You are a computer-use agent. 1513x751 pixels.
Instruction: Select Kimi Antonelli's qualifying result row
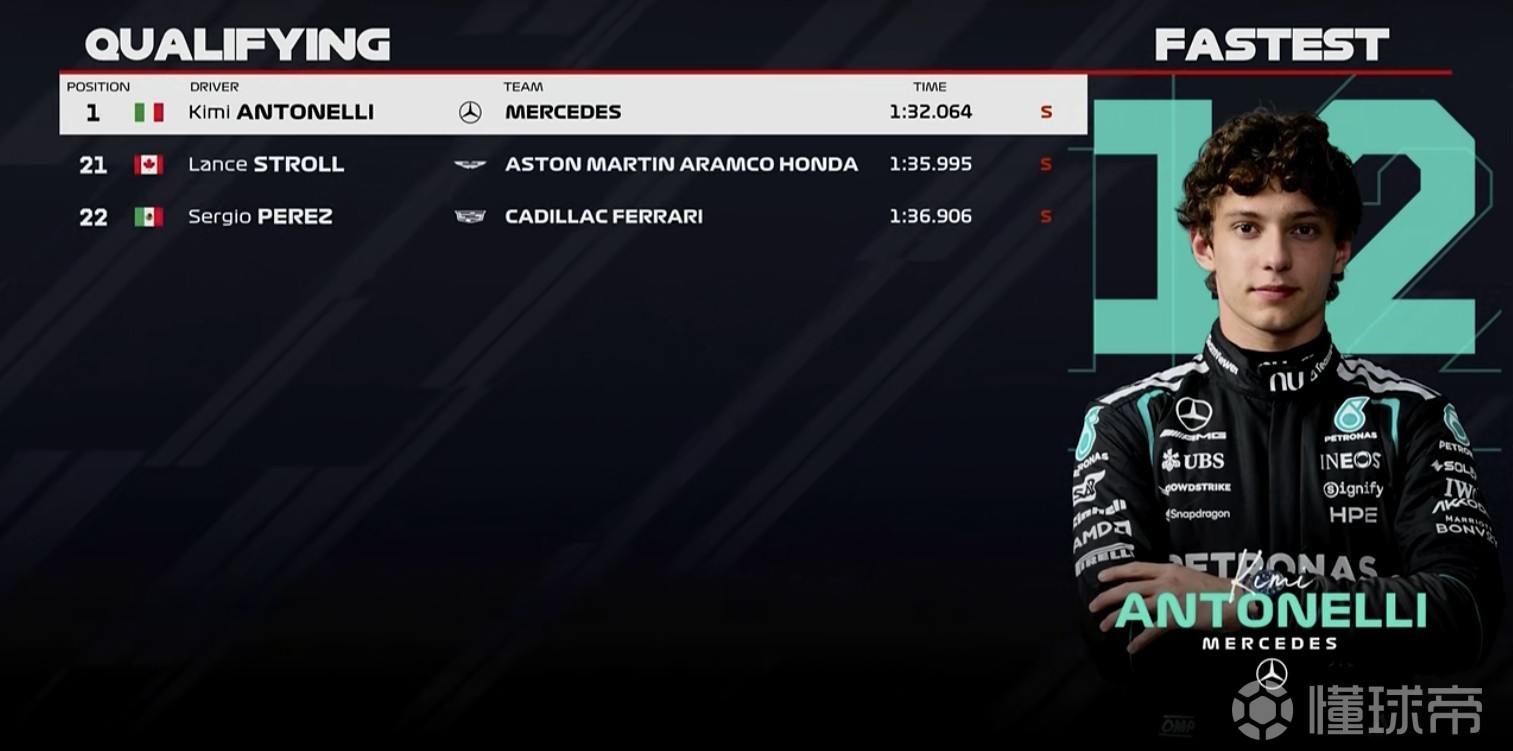[572, 112]
